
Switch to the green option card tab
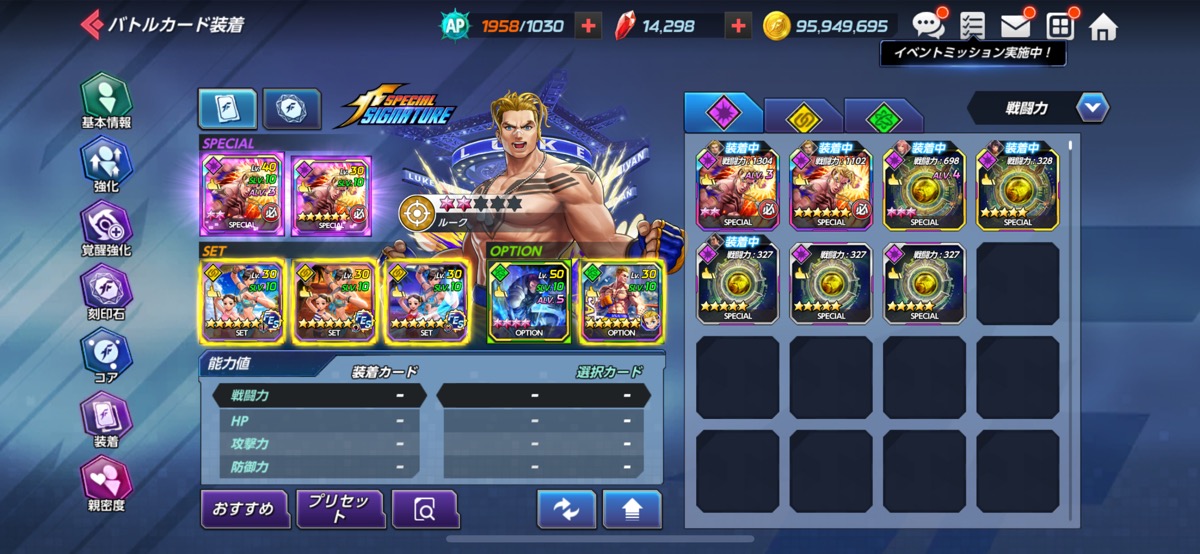[x=882, y=116]
